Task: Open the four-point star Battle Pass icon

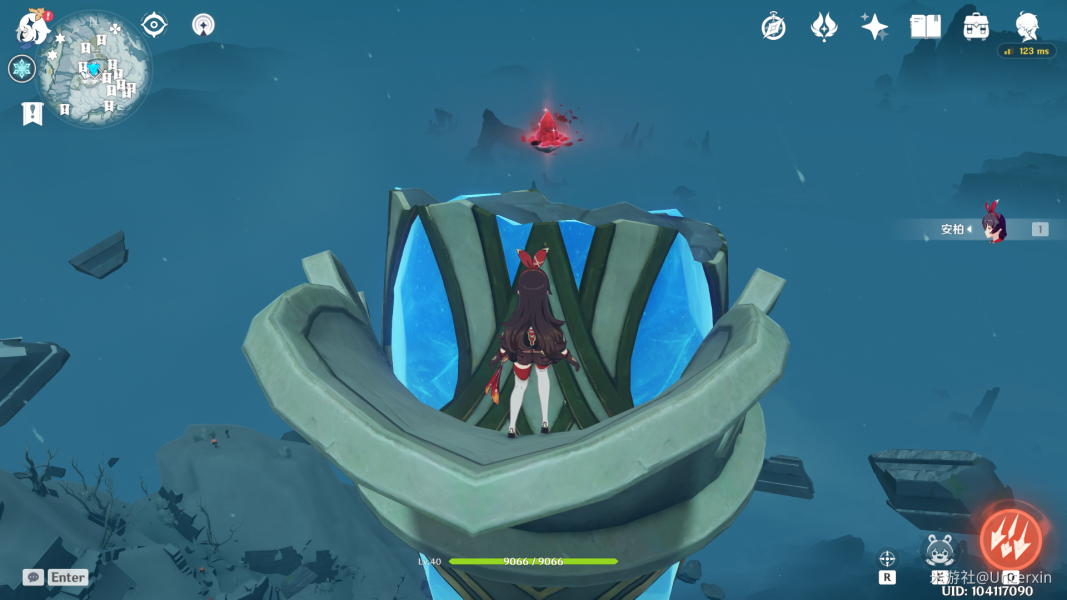Action: [x=874, y=27]
